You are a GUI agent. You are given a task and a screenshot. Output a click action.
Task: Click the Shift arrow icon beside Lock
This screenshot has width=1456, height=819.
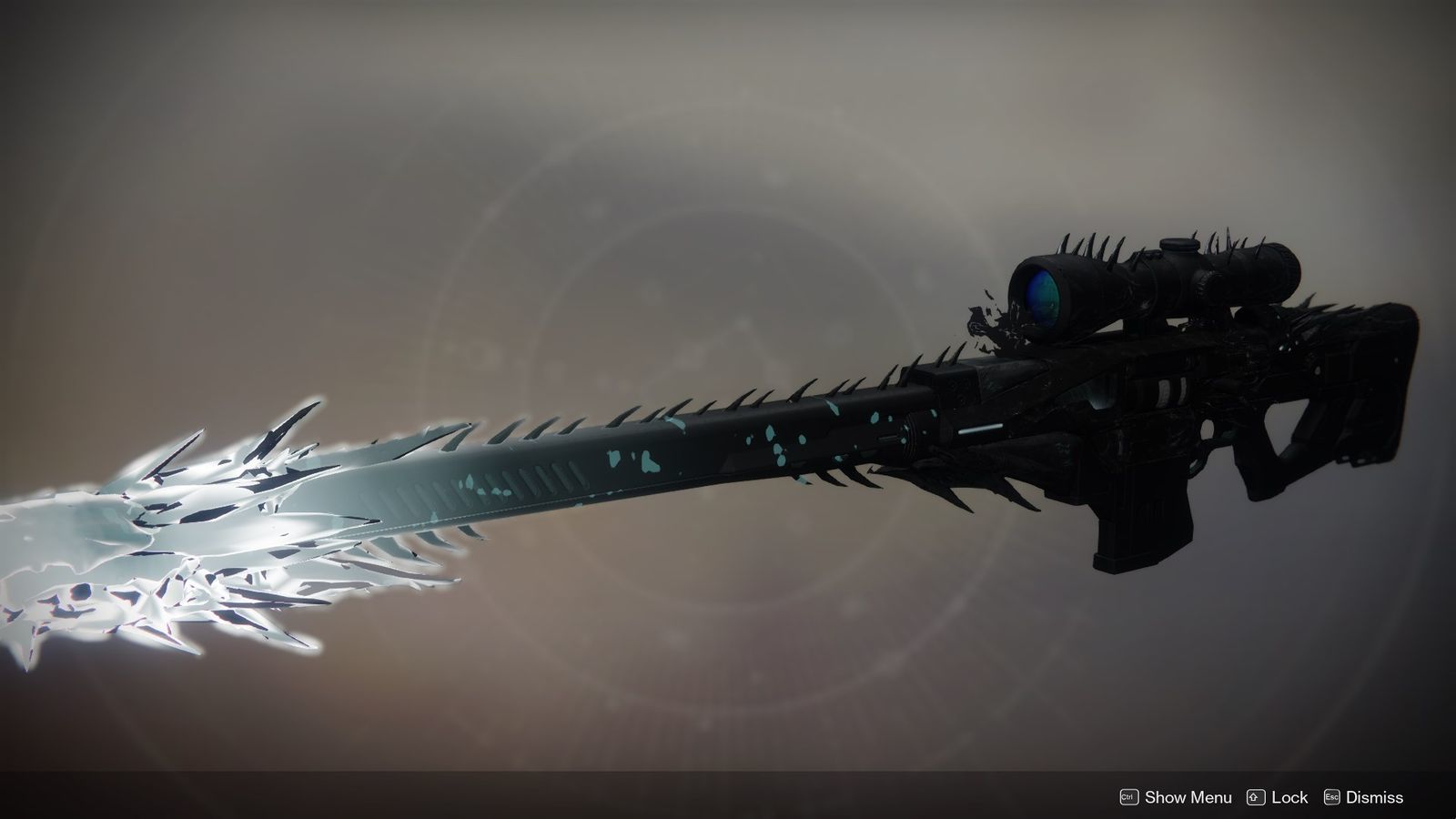1254,798
